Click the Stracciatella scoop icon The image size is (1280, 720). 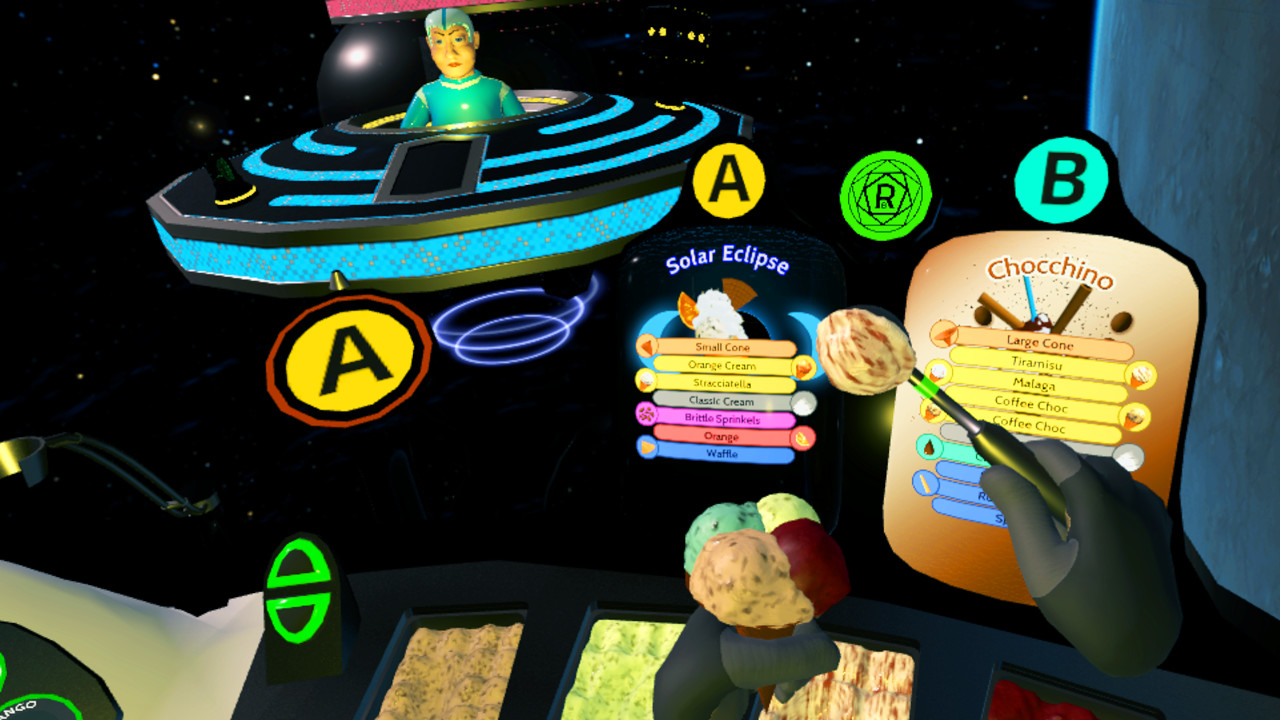tap(645, 382)
